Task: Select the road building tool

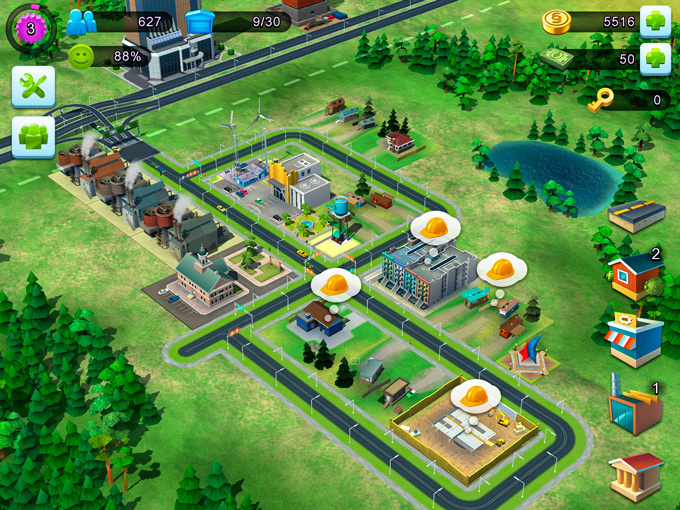Action: (x=637, y=215)
